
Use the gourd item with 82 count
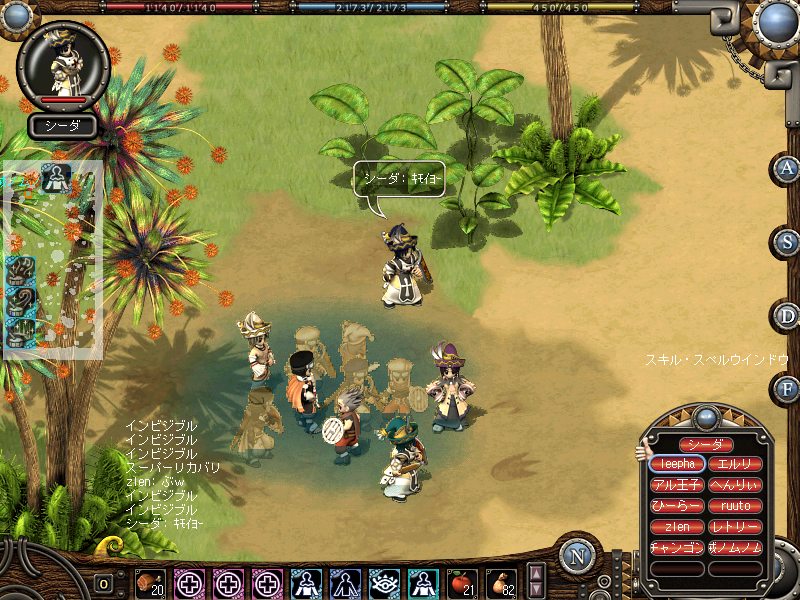tap(499, 581)
